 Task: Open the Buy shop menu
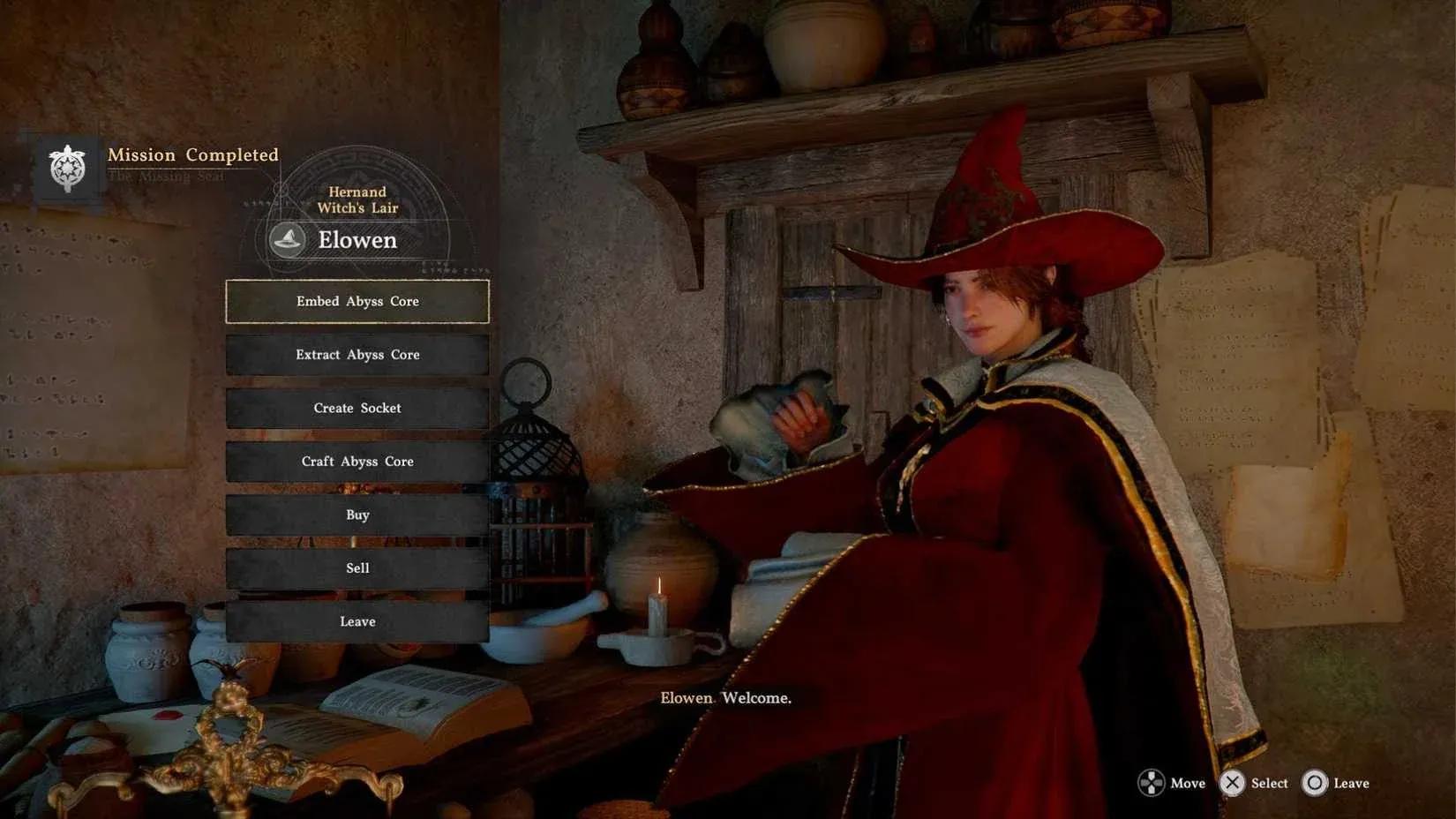[x=357, y=515]
